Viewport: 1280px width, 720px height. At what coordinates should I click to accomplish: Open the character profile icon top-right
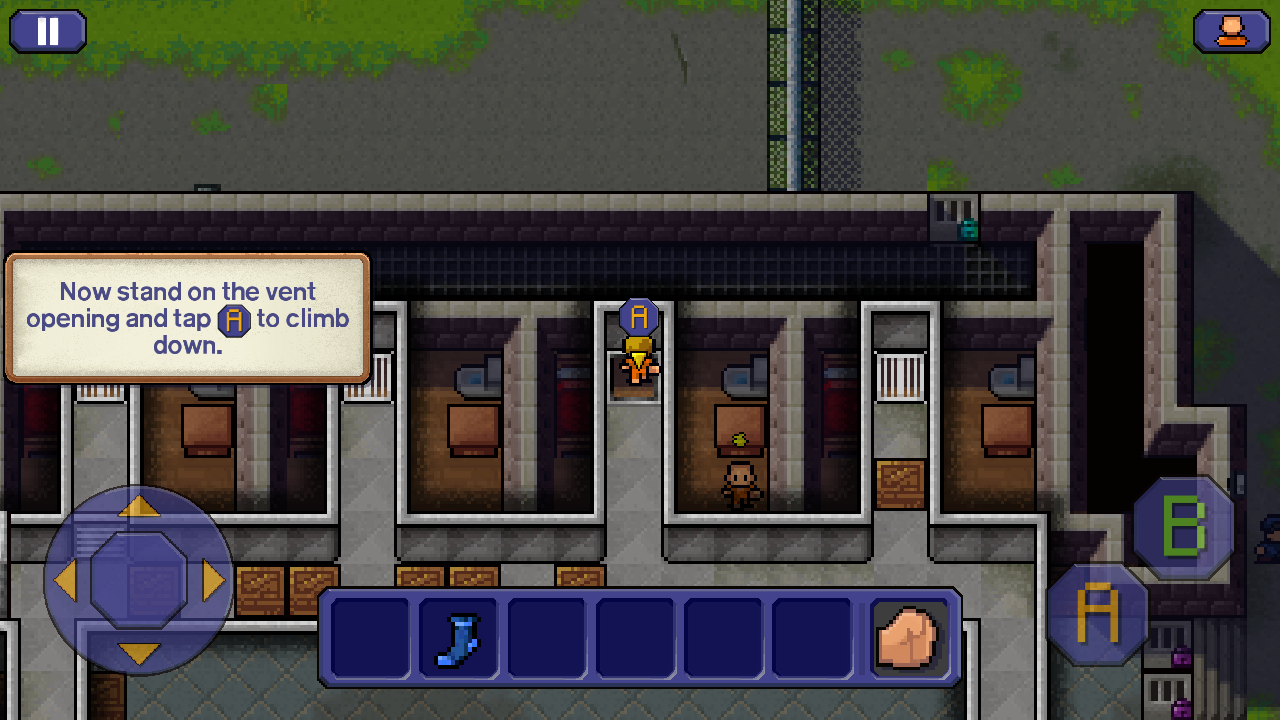(x=1232, y=31)
